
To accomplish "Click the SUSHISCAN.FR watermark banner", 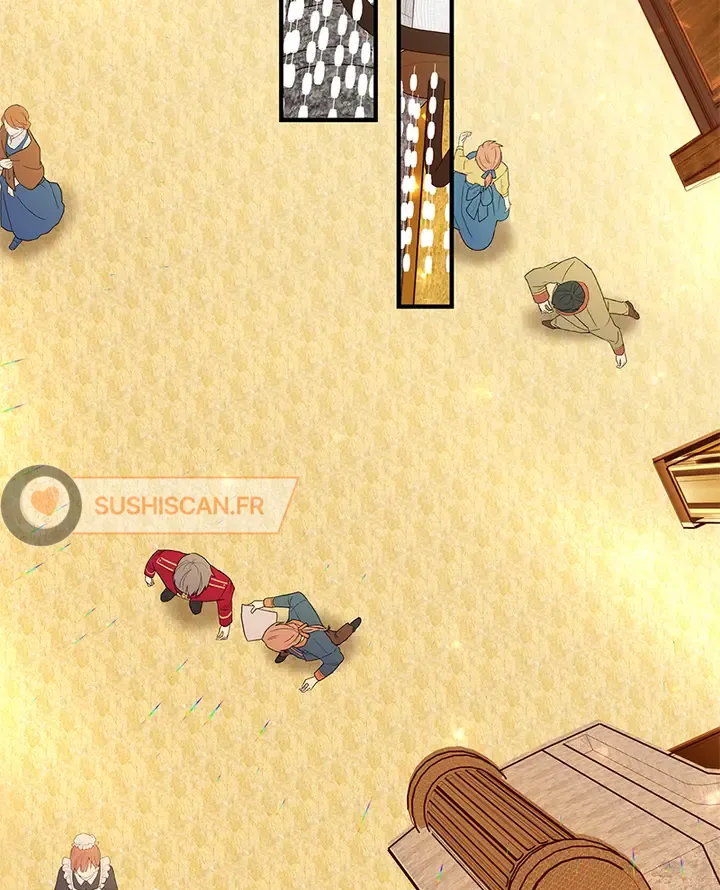I will pos(180,505).
